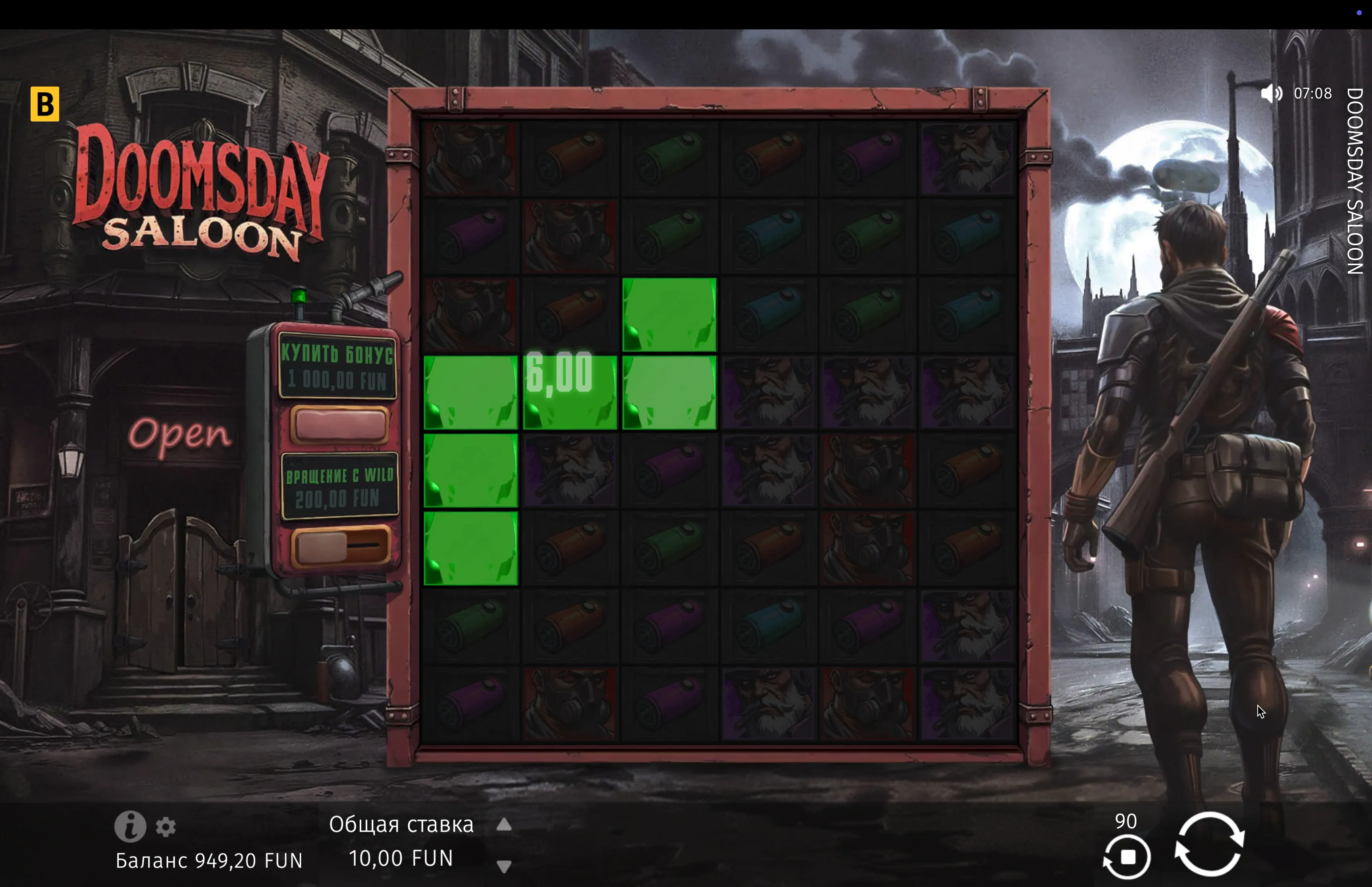Click the yellow B logo
Image resolution: width=1372 pixels, height=887 pixels.
[45, 104]
